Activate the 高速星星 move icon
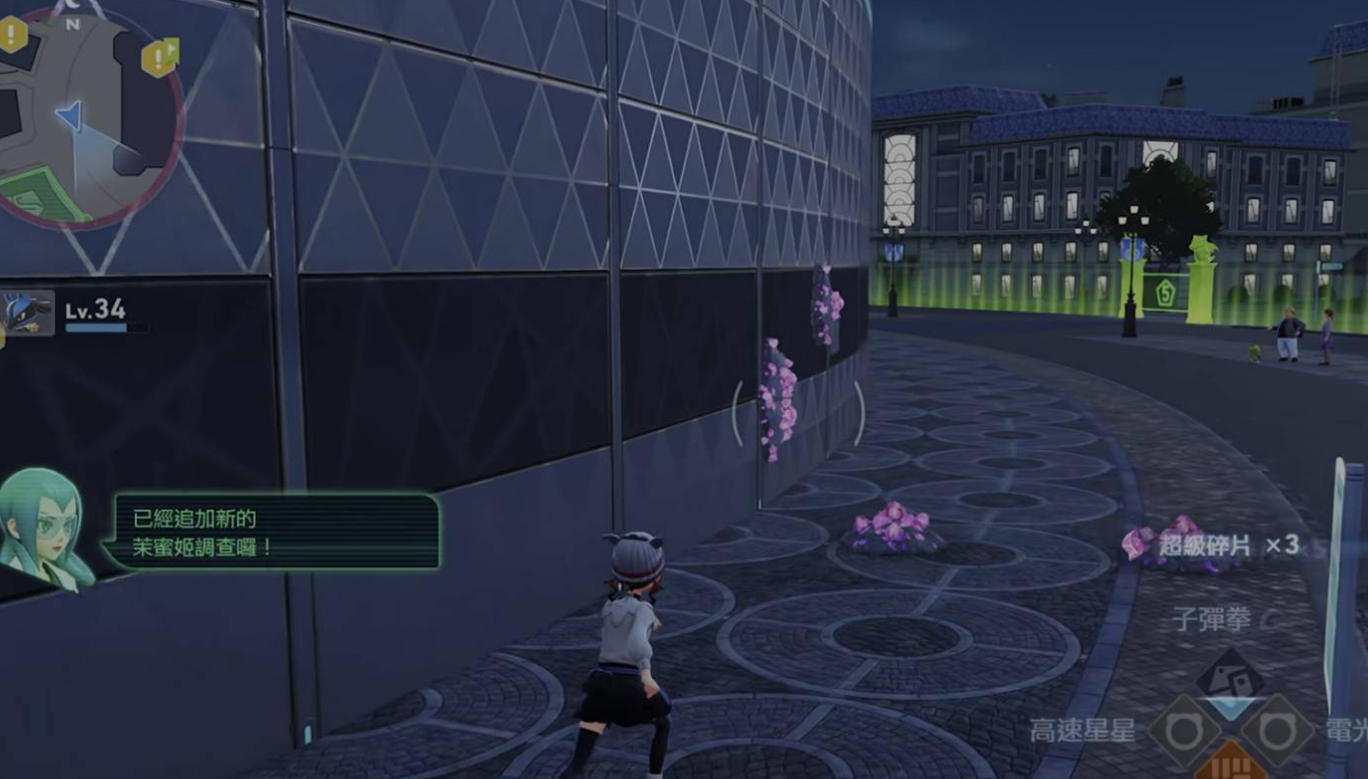Viewport: 1368px width, 779px height. point(1184,731)
